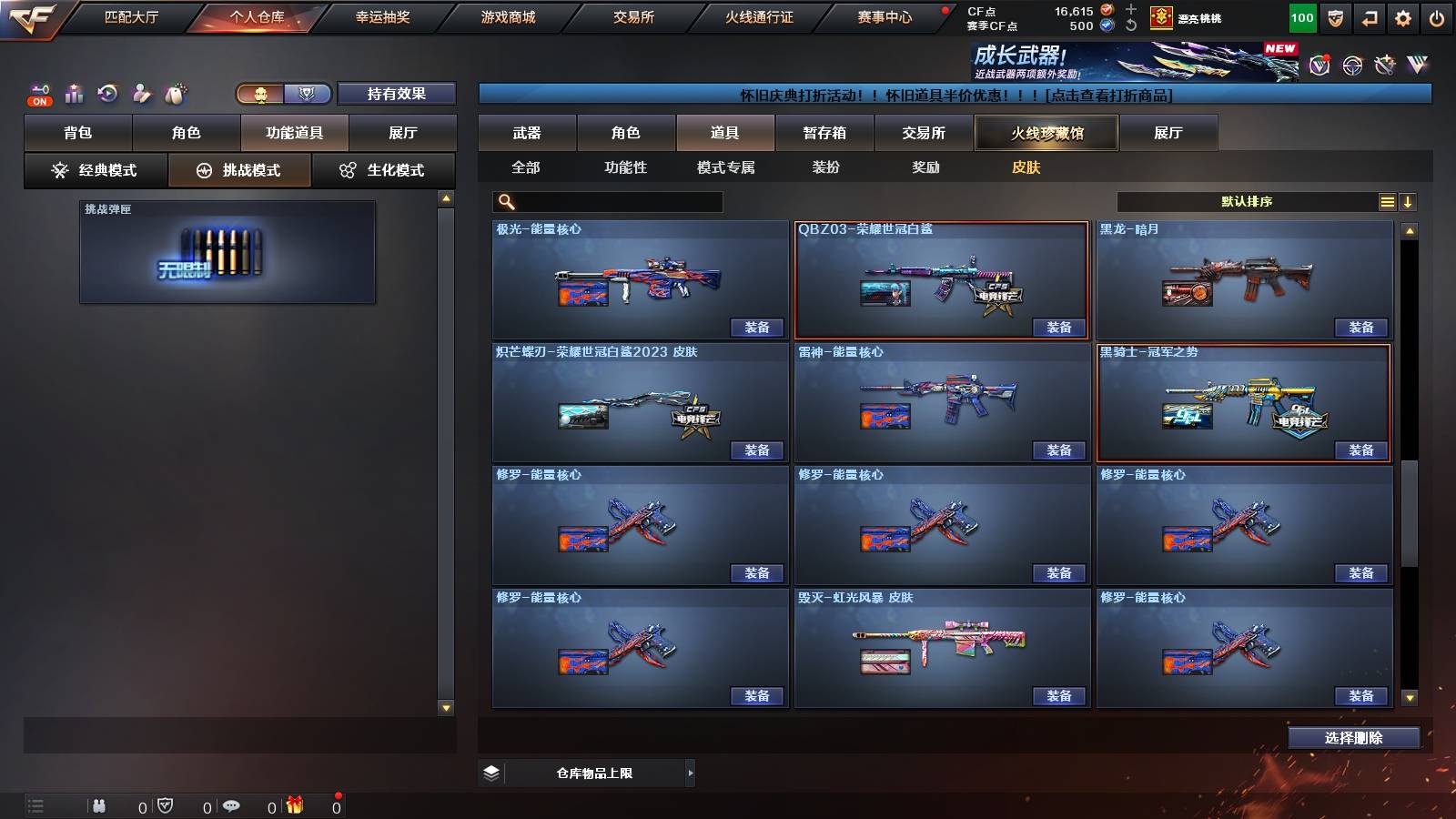
Task: Switch to the 火线珍藏馆 tab
Action: pyautogui.click(x=1046, y=133)
